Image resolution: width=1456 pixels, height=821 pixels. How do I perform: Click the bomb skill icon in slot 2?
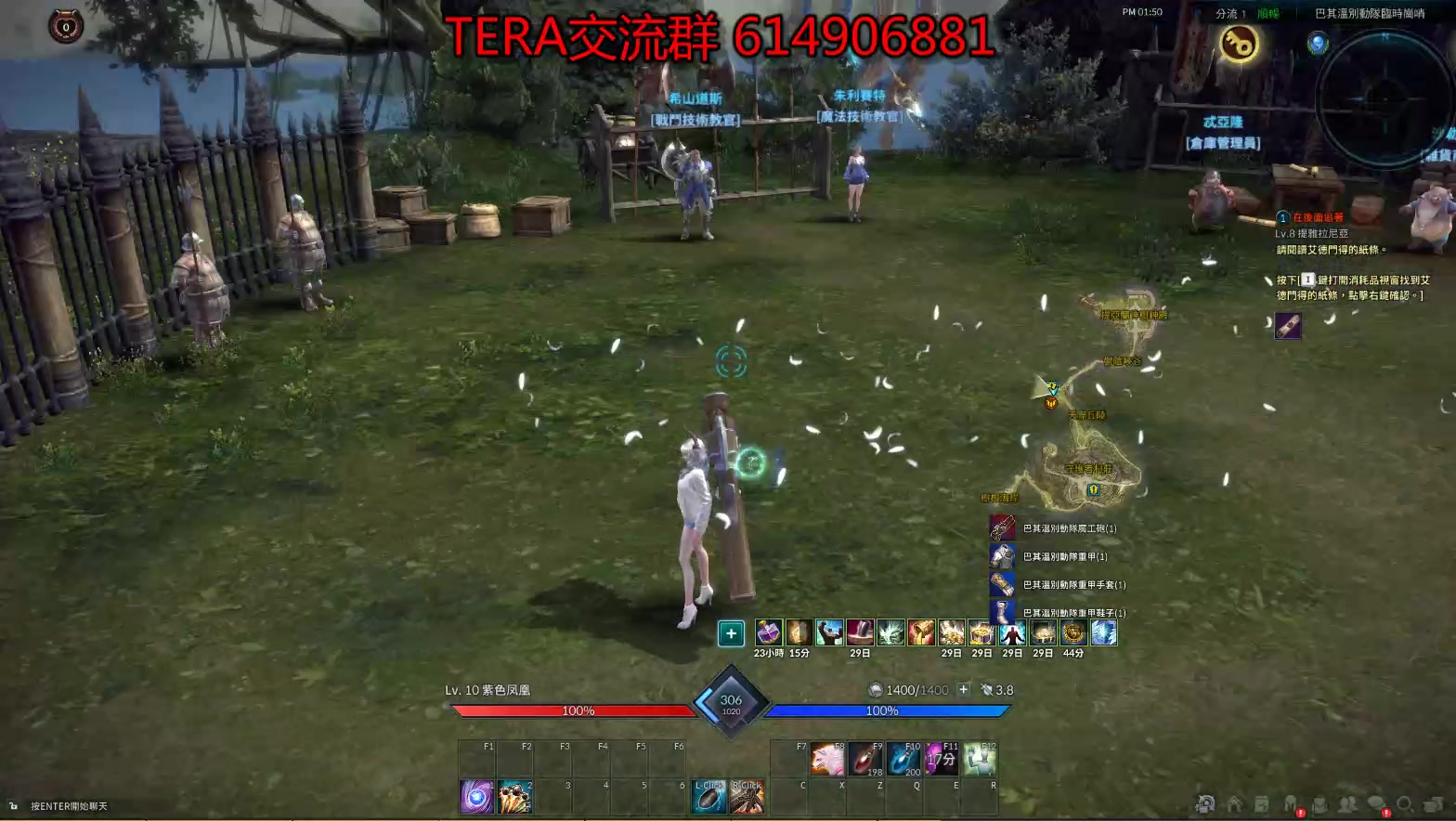tap(514, 794)
